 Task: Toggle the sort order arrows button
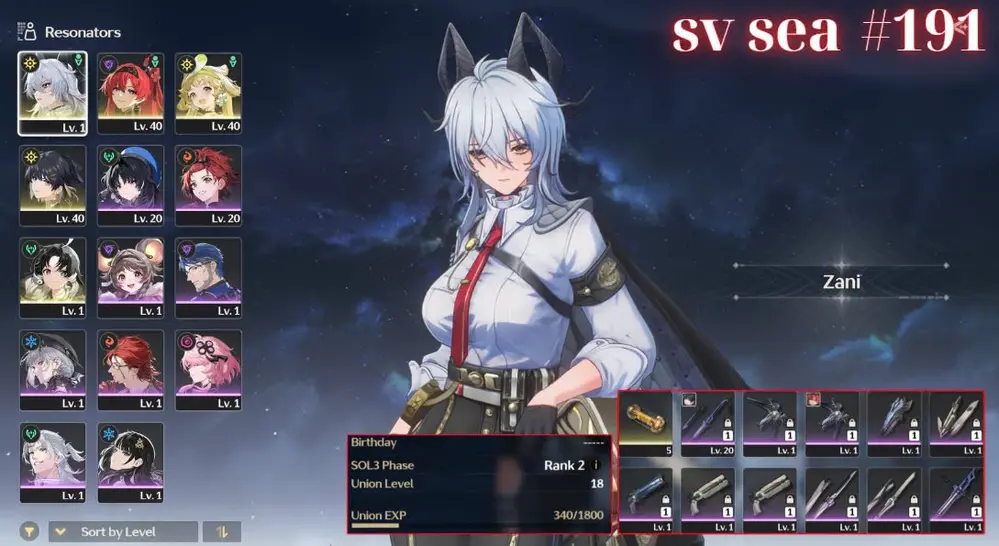[x=221, y=532]
